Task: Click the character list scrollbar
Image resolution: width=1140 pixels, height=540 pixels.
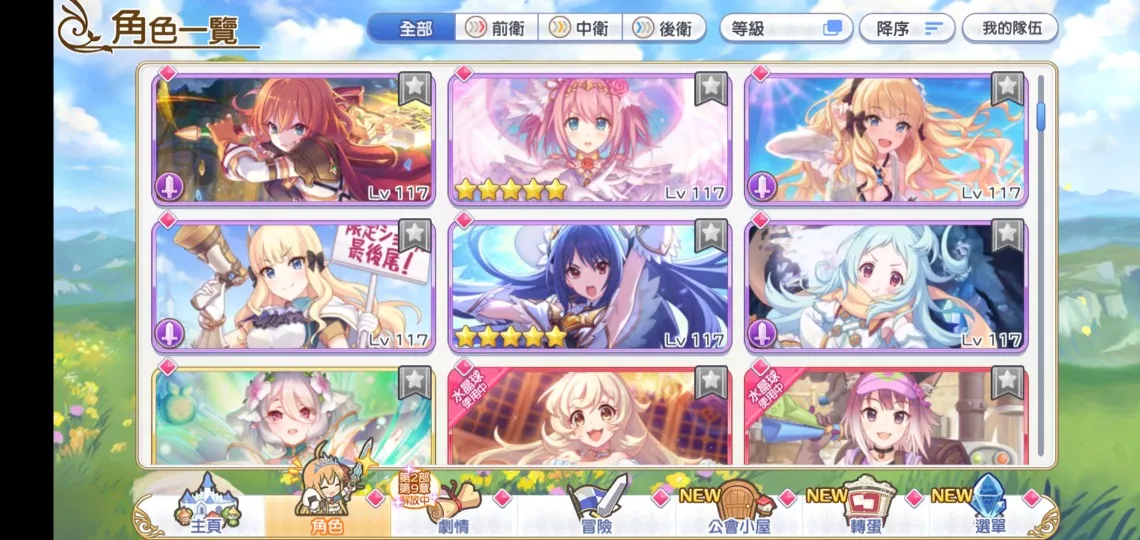Action: click(1040, 118)
